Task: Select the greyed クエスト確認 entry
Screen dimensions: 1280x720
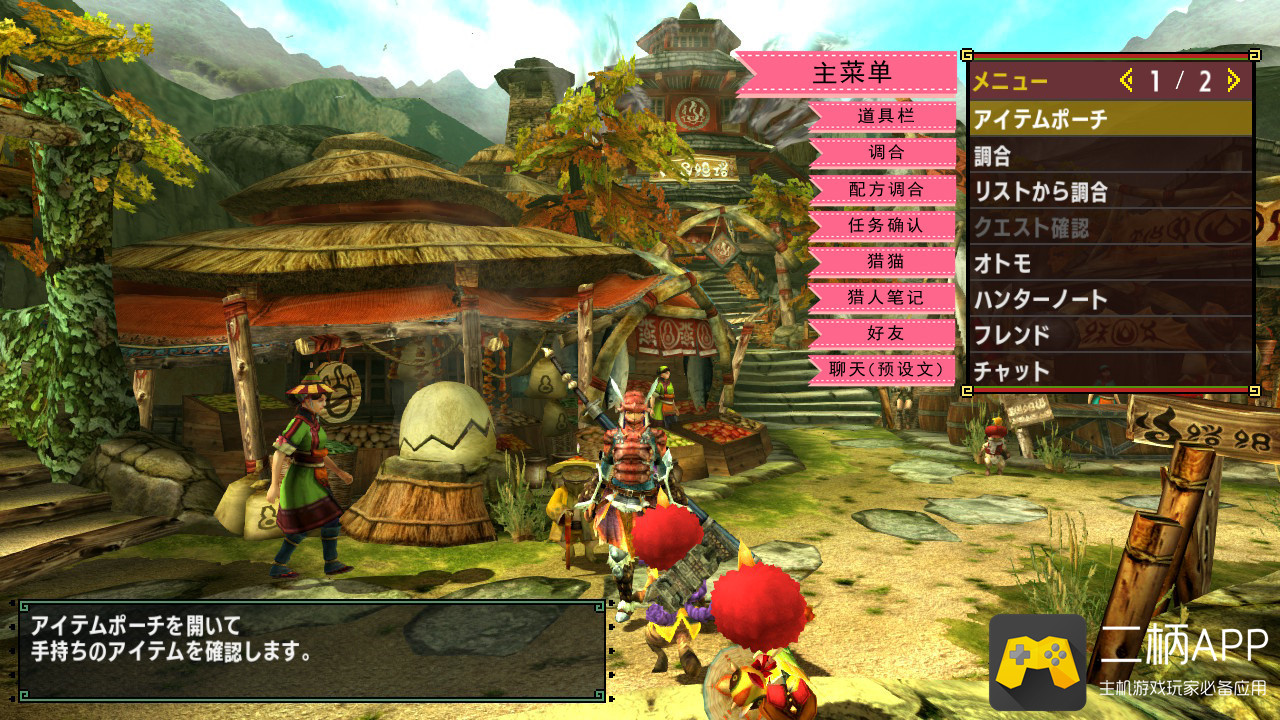Action: pyautogui.click(x=1110, y=228)
